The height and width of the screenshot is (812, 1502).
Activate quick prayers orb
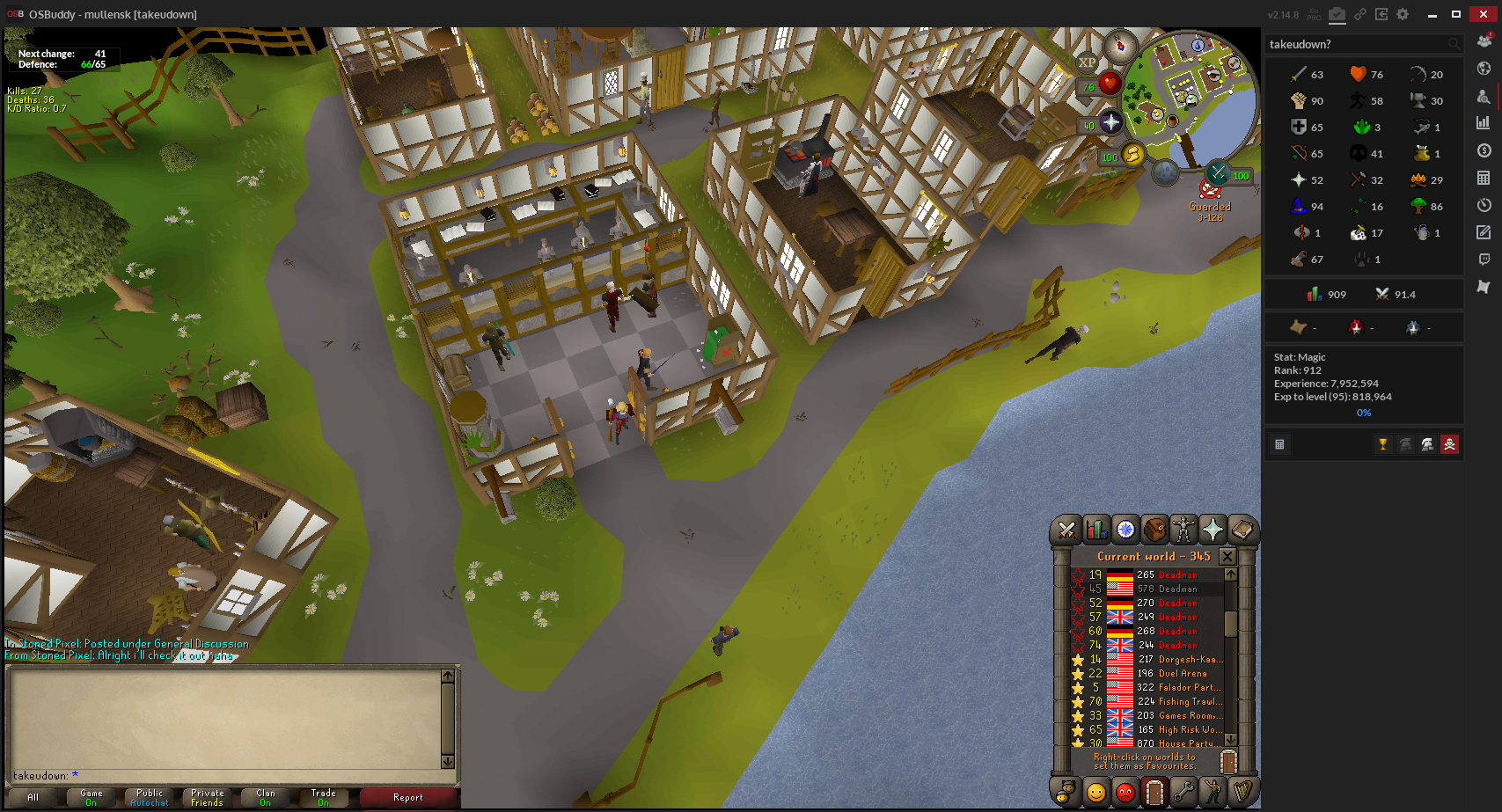[1110, 123]
